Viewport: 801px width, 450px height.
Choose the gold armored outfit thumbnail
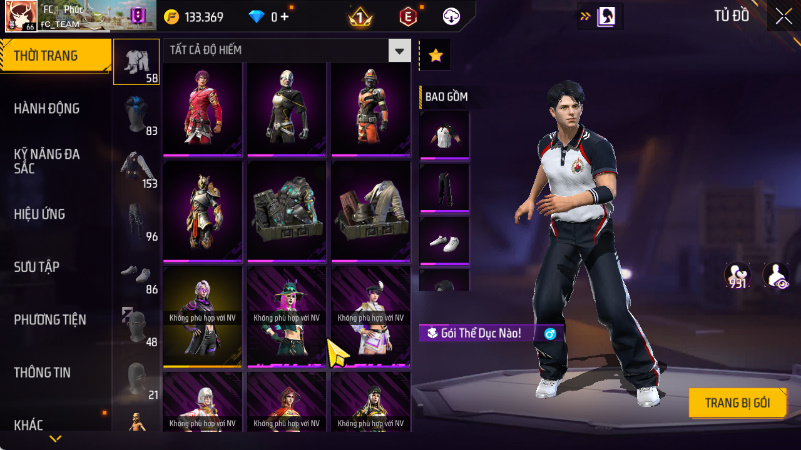click(202, 209)
